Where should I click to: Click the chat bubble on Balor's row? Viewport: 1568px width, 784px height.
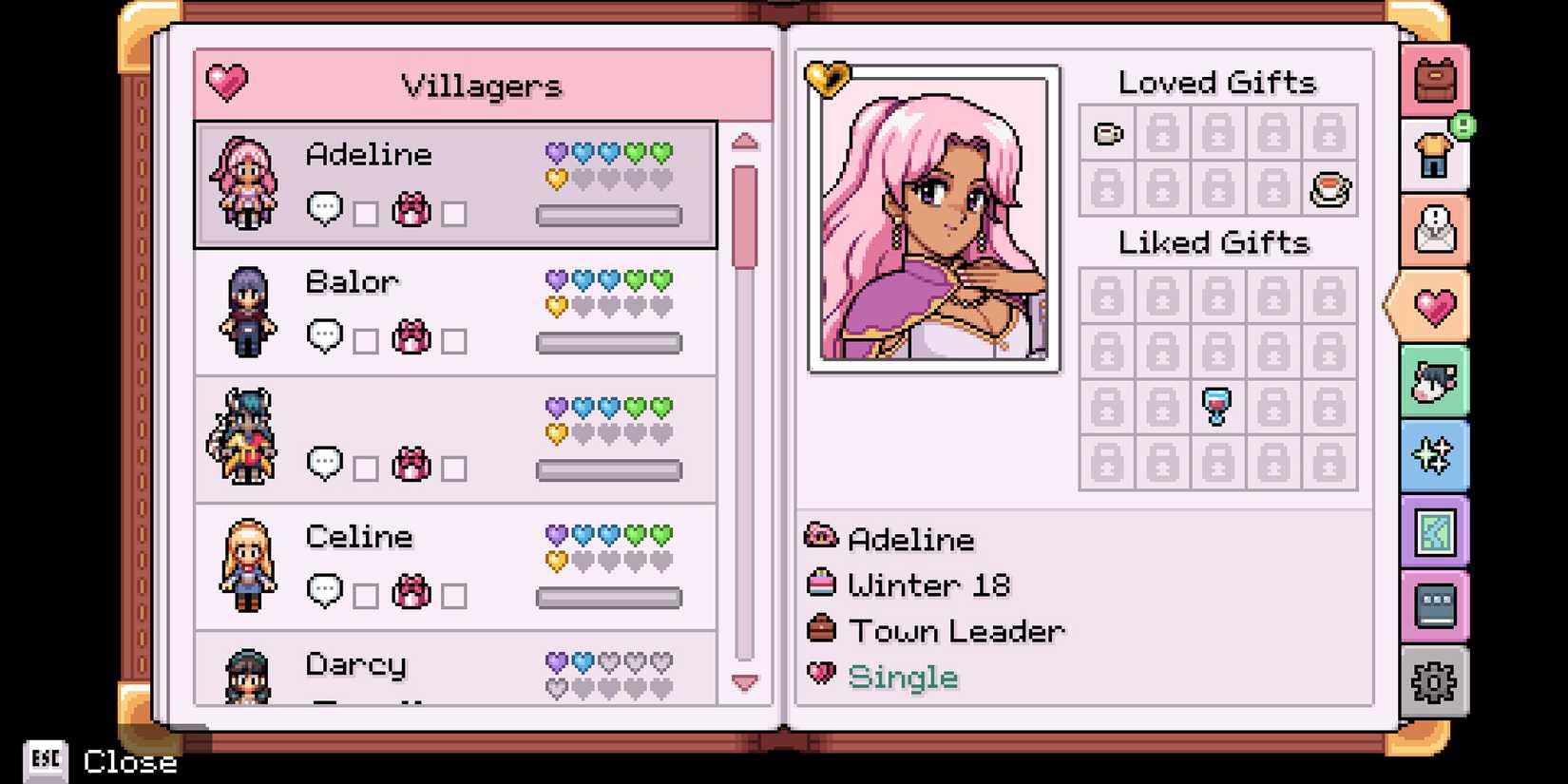pos(324,337)
